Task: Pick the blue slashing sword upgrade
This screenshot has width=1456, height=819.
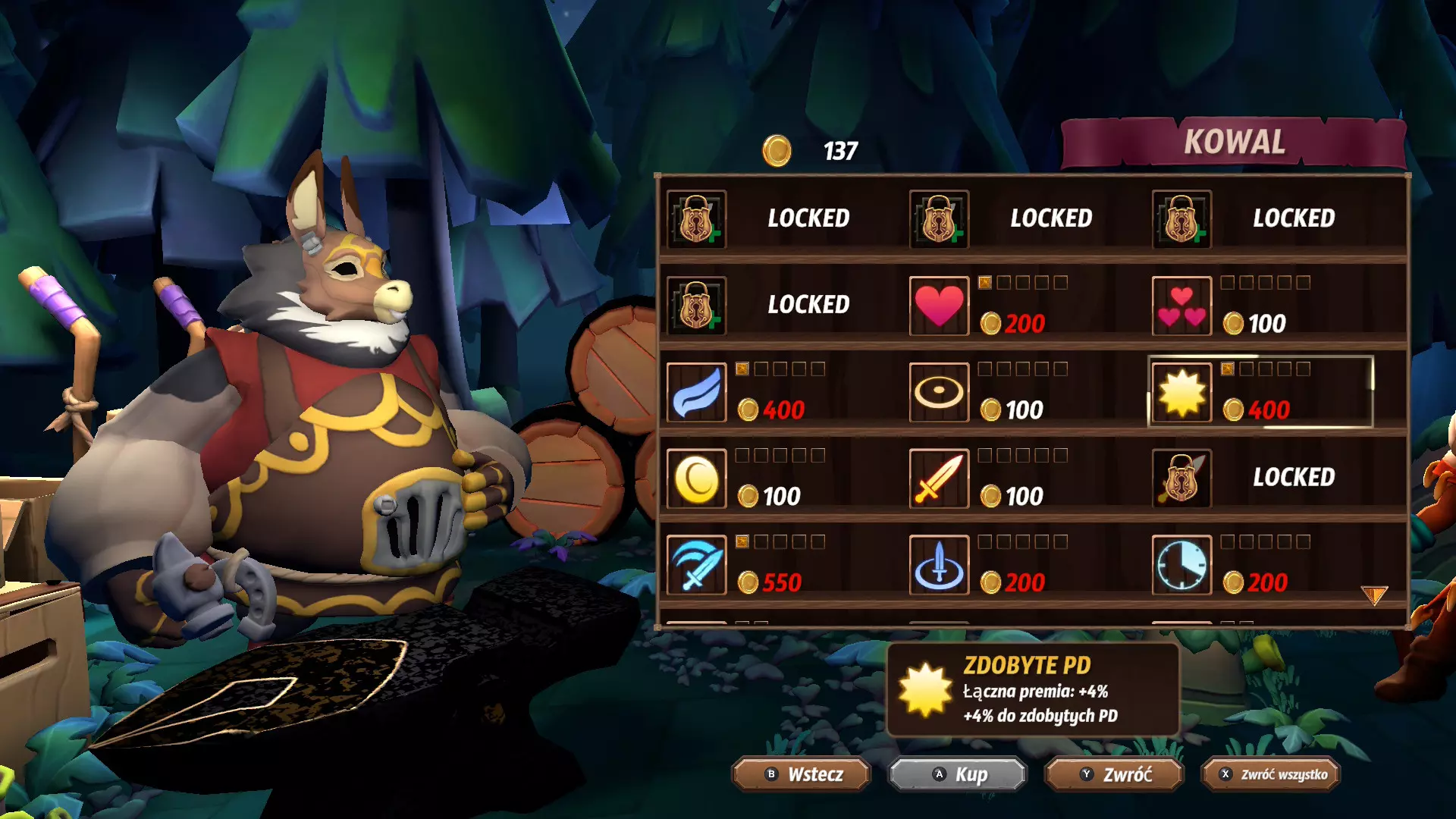Action: click(696, 565)
